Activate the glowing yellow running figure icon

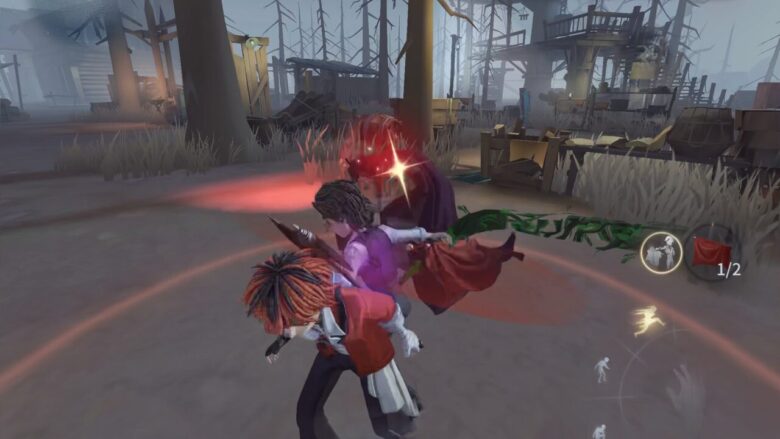647,320
